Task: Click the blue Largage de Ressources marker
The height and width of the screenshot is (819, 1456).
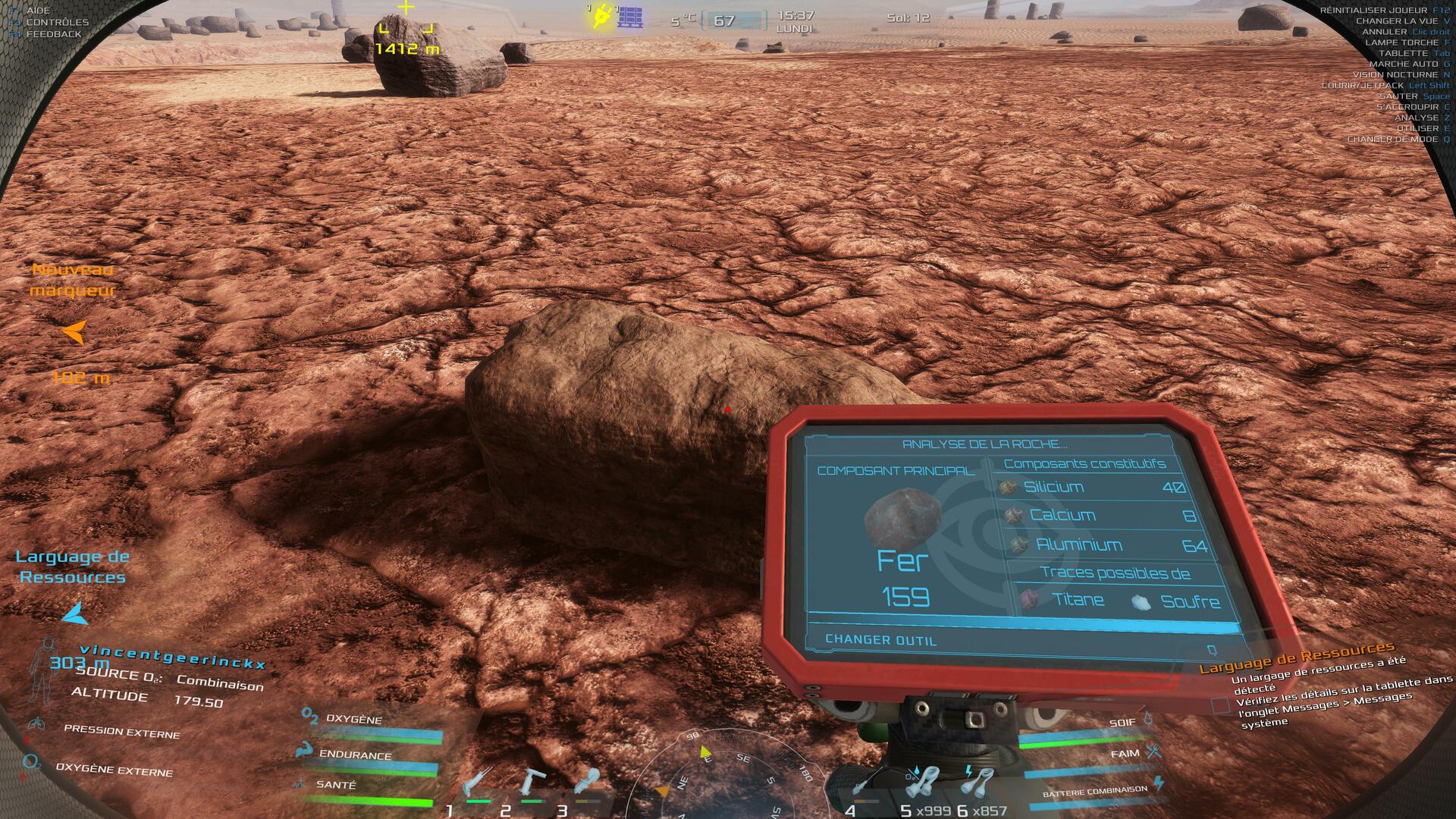Action: pos(74,613)
